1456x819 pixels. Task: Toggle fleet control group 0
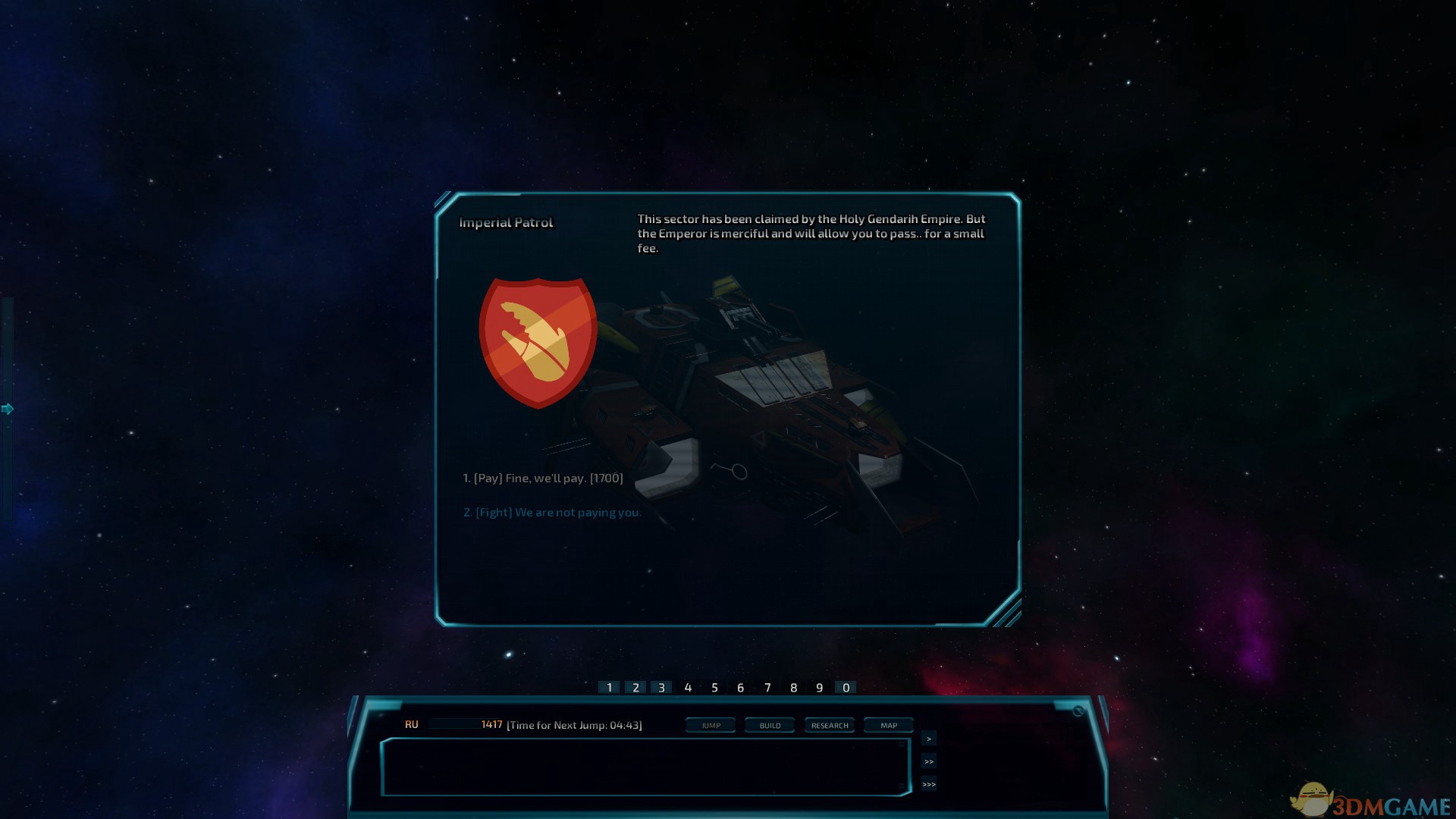pos(845,687)
